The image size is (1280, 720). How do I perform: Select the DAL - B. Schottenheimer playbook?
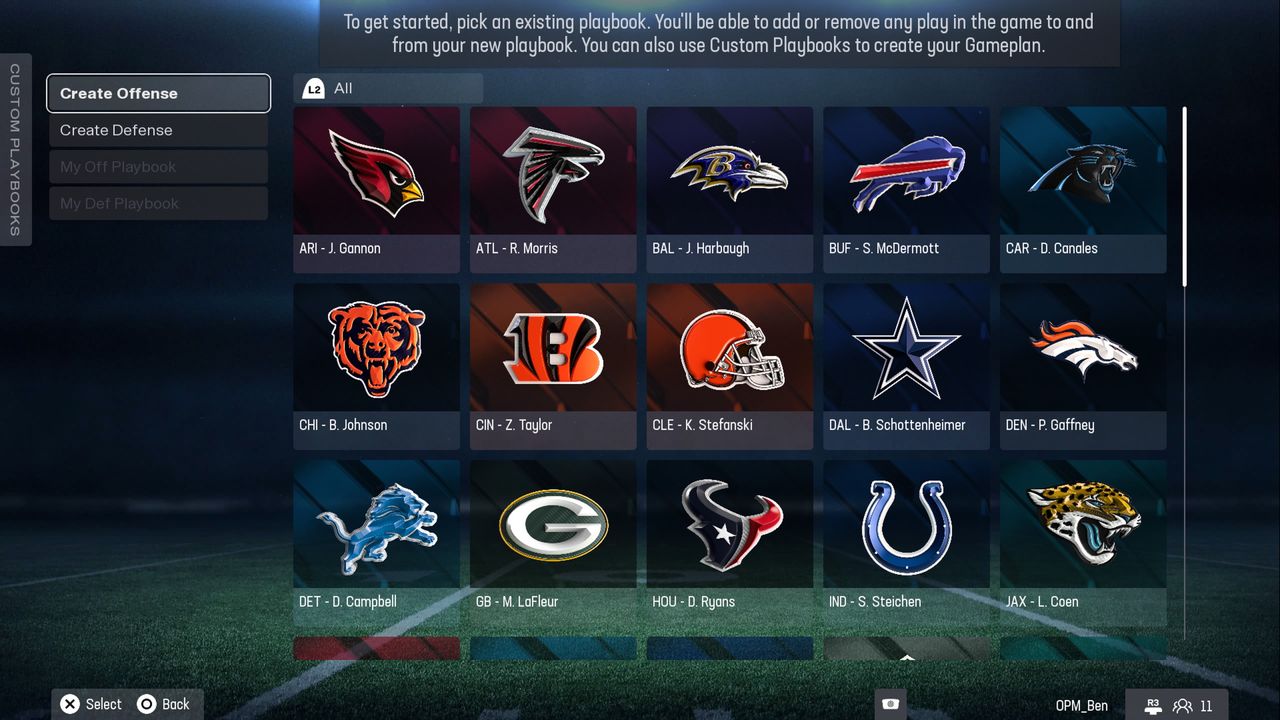pos(906,366)
